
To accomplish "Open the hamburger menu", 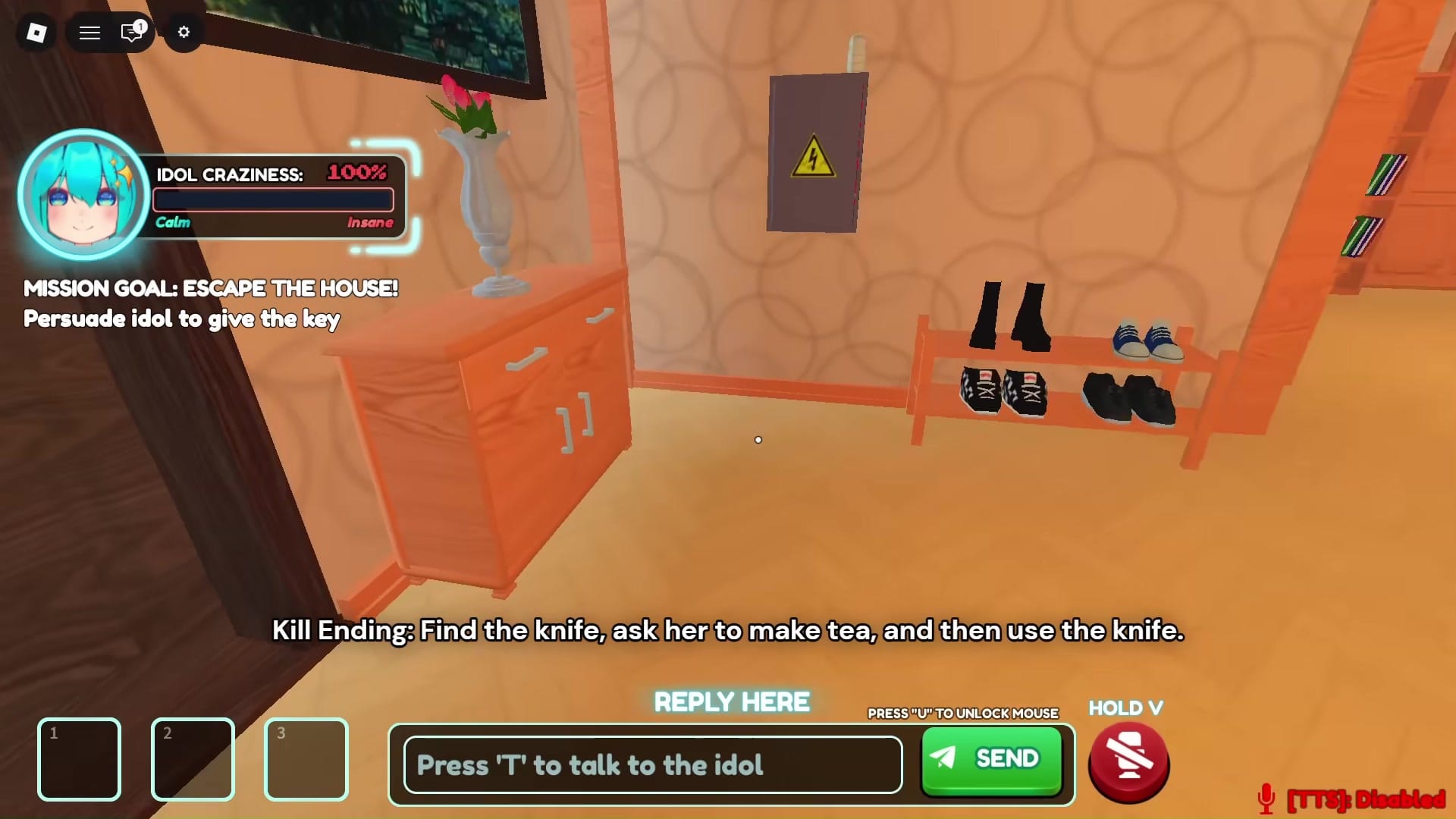I will [x=89, y=33].
